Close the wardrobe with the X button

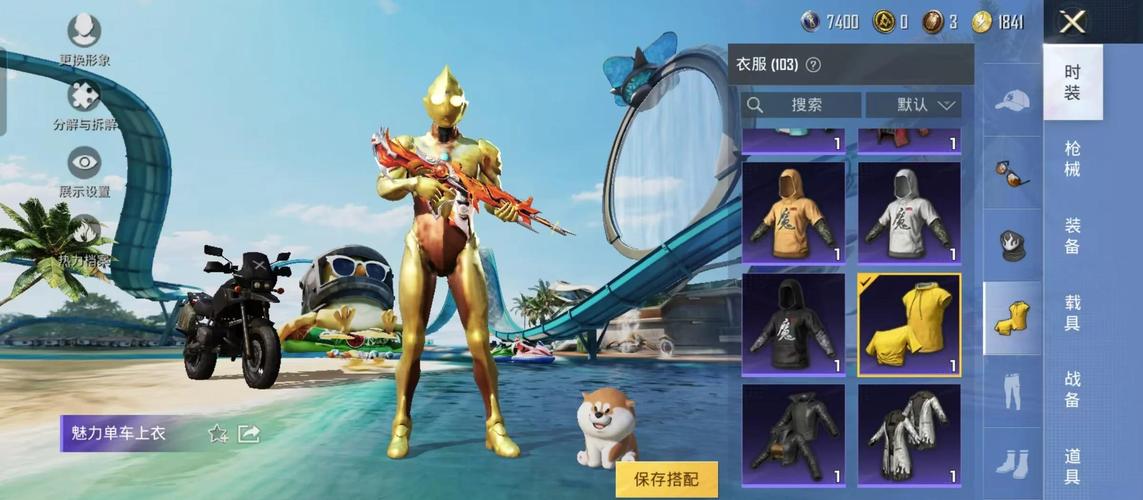tap(1073, 21)
